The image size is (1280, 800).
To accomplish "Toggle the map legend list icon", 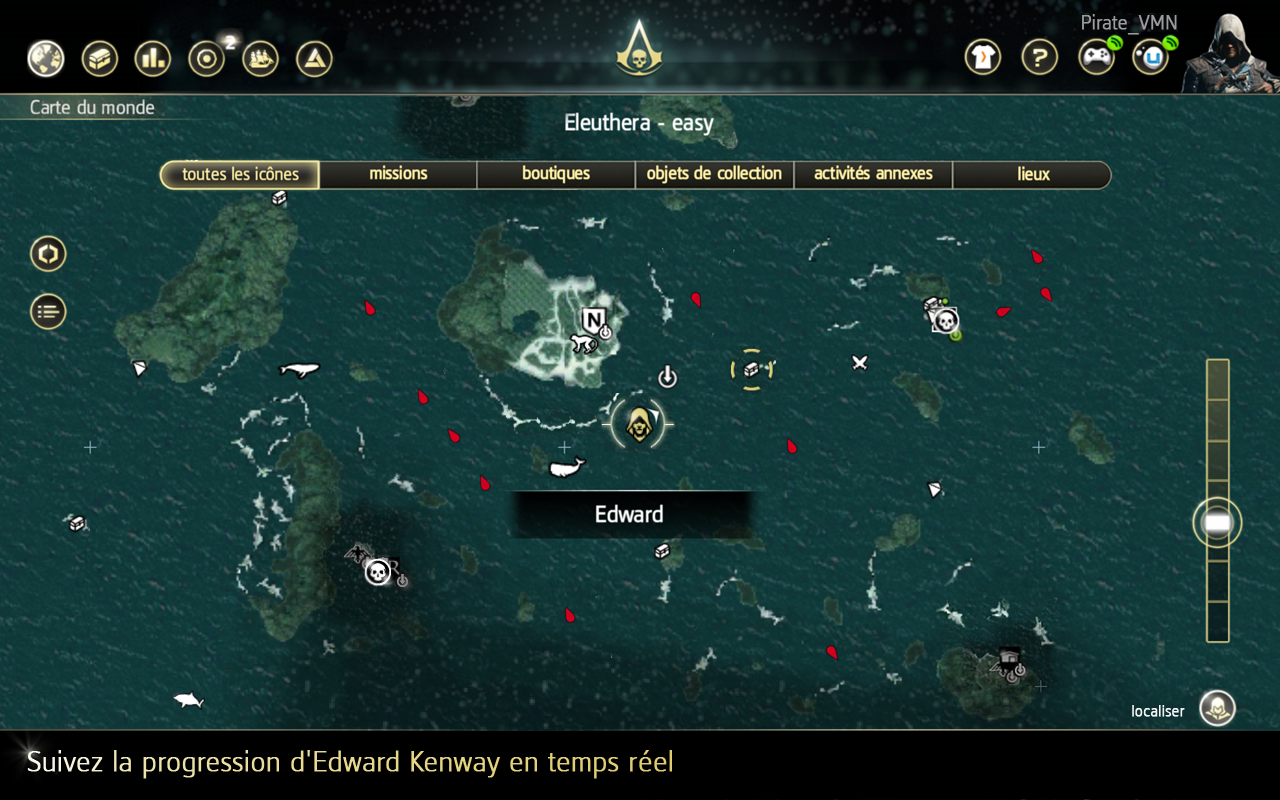I will click(47, 311).
